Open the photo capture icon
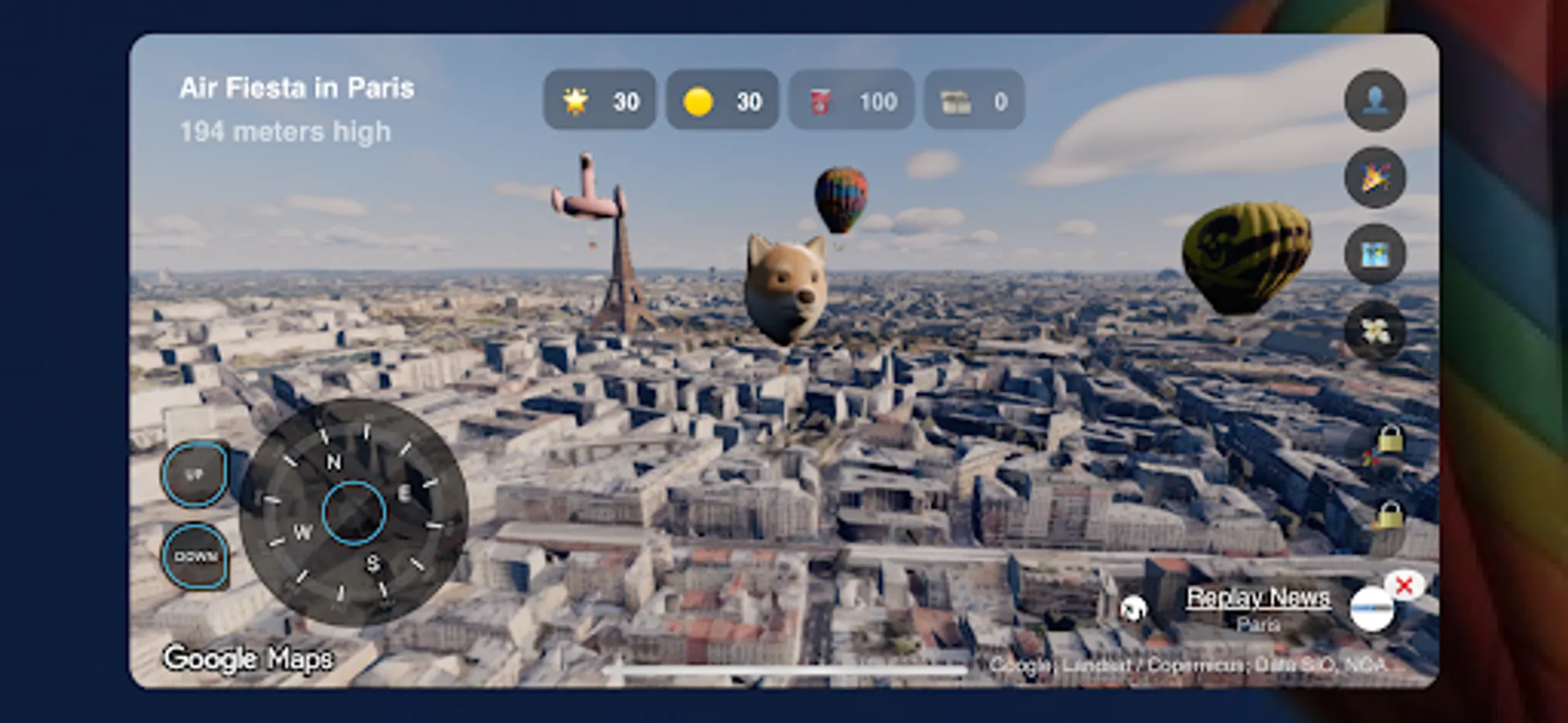 1375,254
